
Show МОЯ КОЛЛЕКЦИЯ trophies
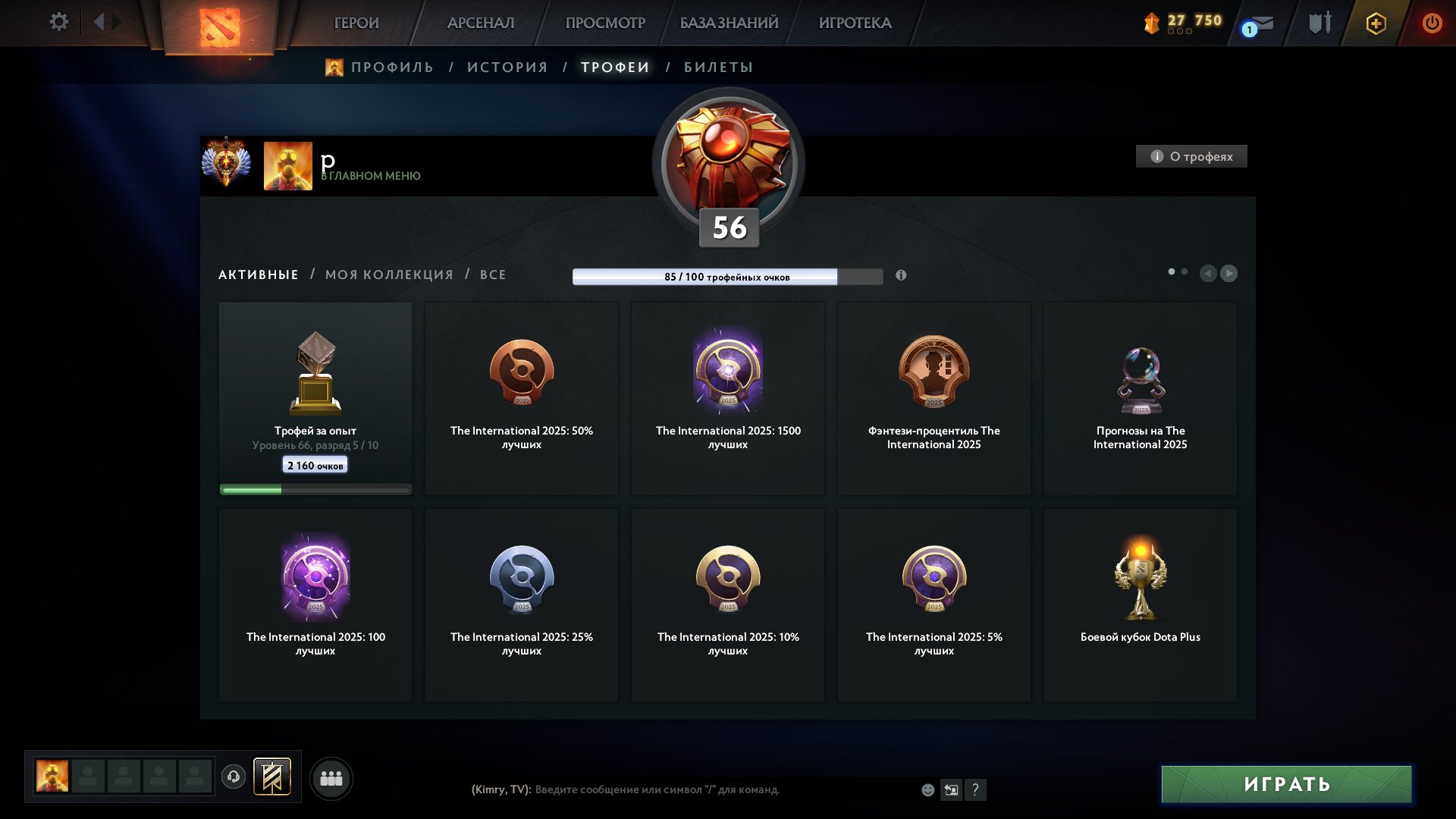(x=389, y=275)
